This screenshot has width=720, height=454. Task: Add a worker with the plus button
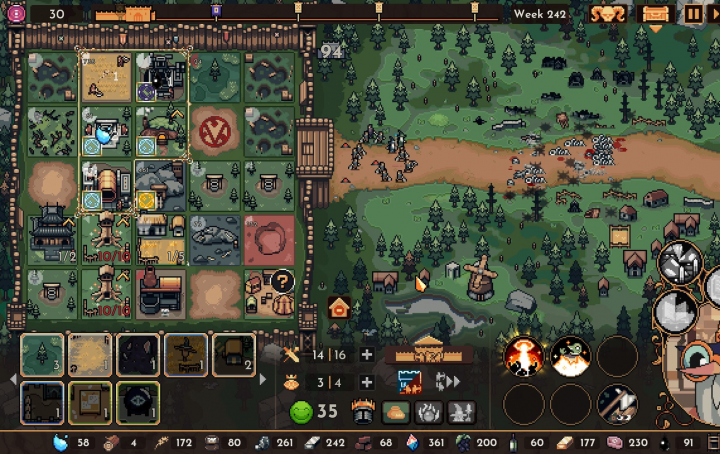(x=367, y=382)
